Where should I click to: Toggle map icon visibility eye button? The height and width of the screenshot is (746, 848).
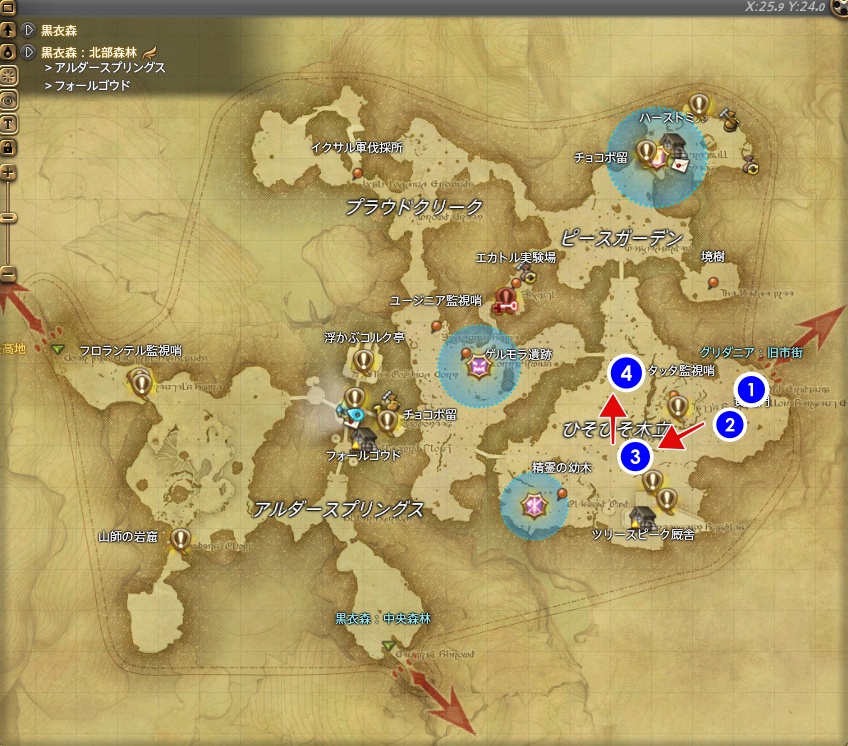click(x=8, y=100)
